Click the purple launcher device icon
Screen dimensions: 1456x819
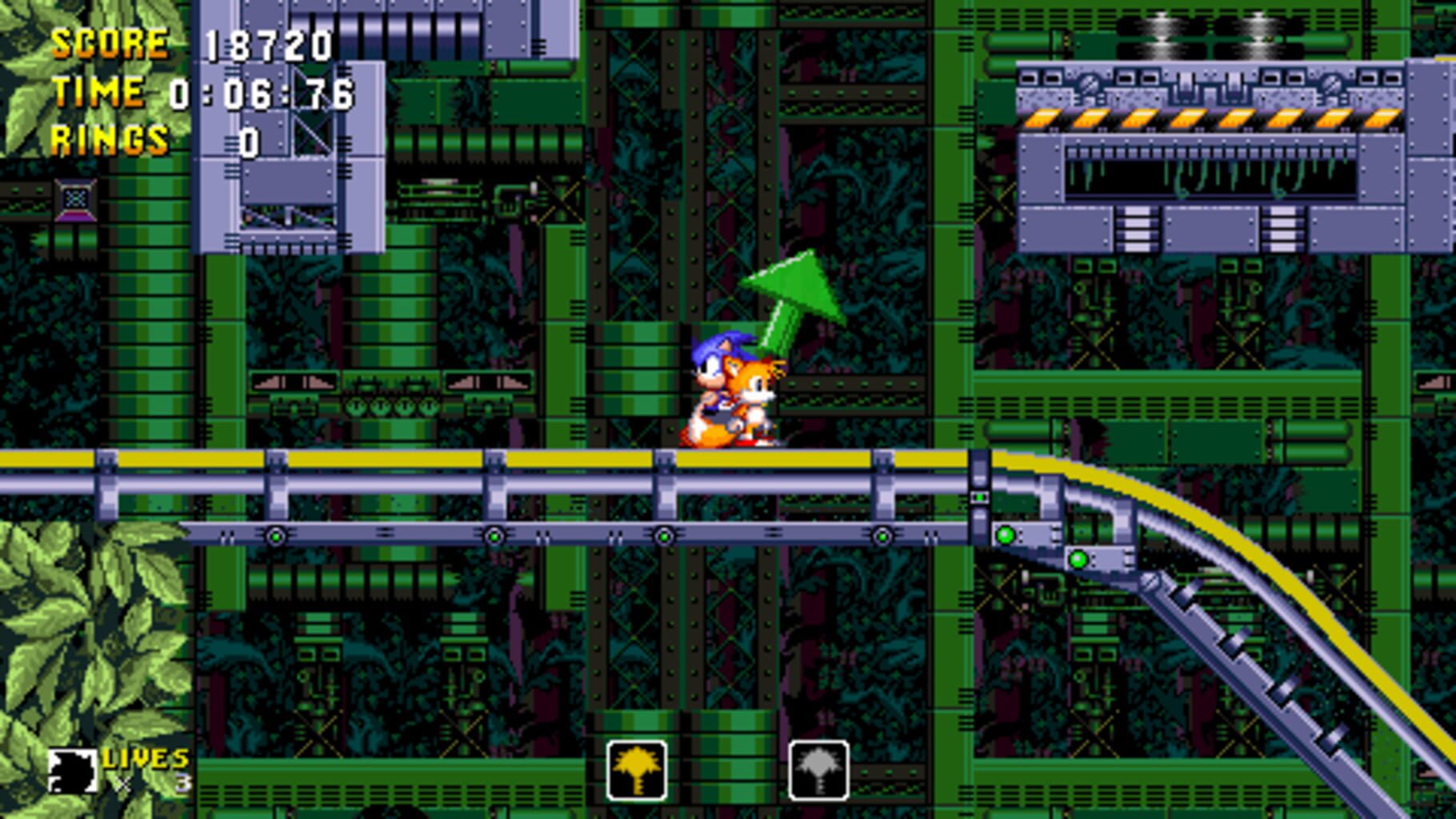[76, 198]
